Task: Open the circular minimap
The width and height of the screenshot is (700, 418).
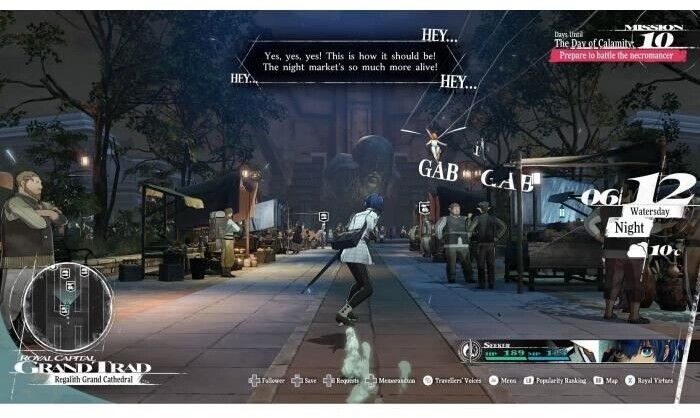Action: click(x=66, y=306)
